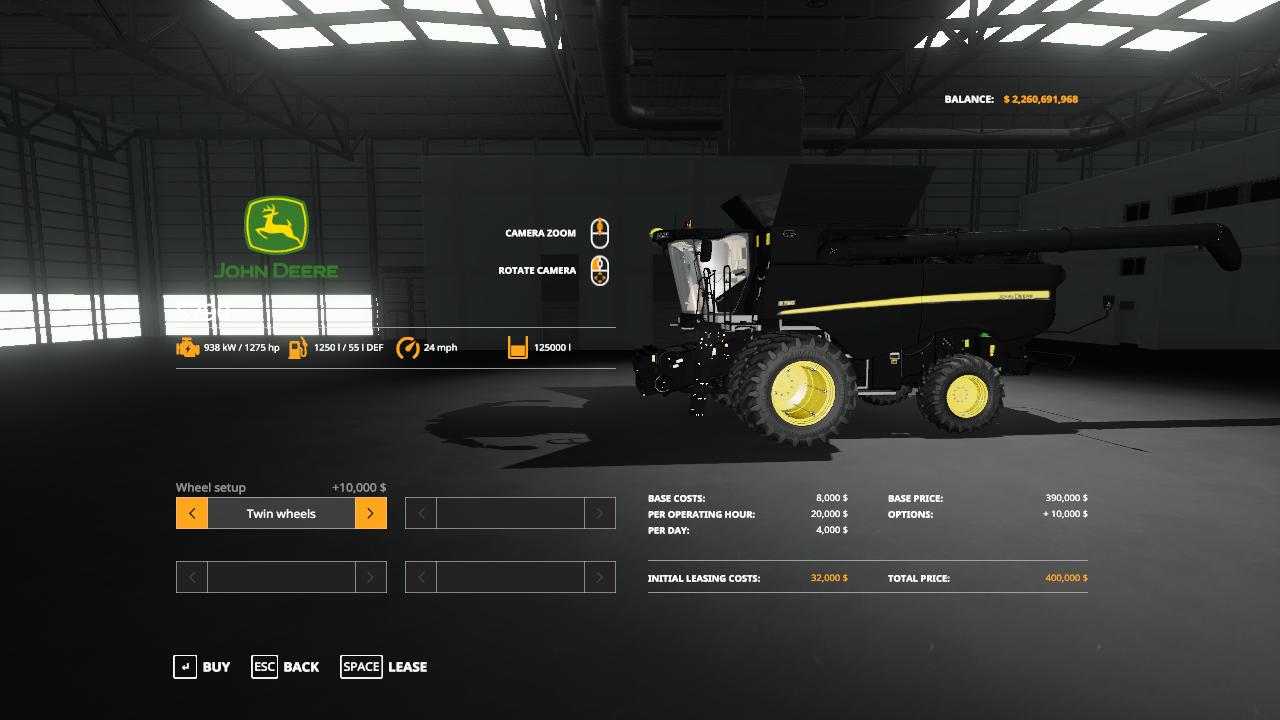Image resolution: width=1280 pixels, height=720 pixels.
Task: Select the previous Wheel setup option
Action: (192, 514)
